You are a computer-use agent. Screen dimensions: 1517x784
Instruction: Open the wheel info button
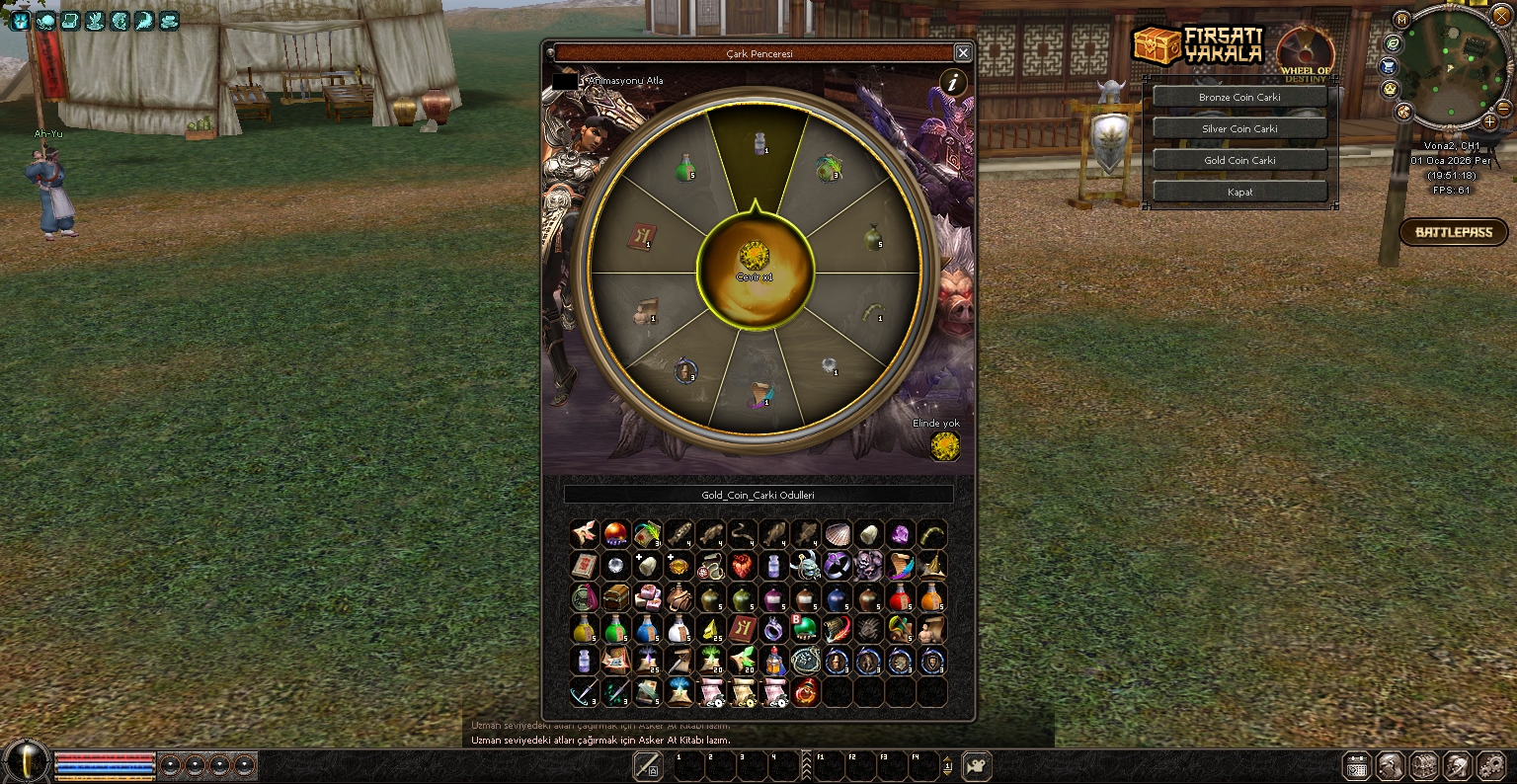click(952, 83)
